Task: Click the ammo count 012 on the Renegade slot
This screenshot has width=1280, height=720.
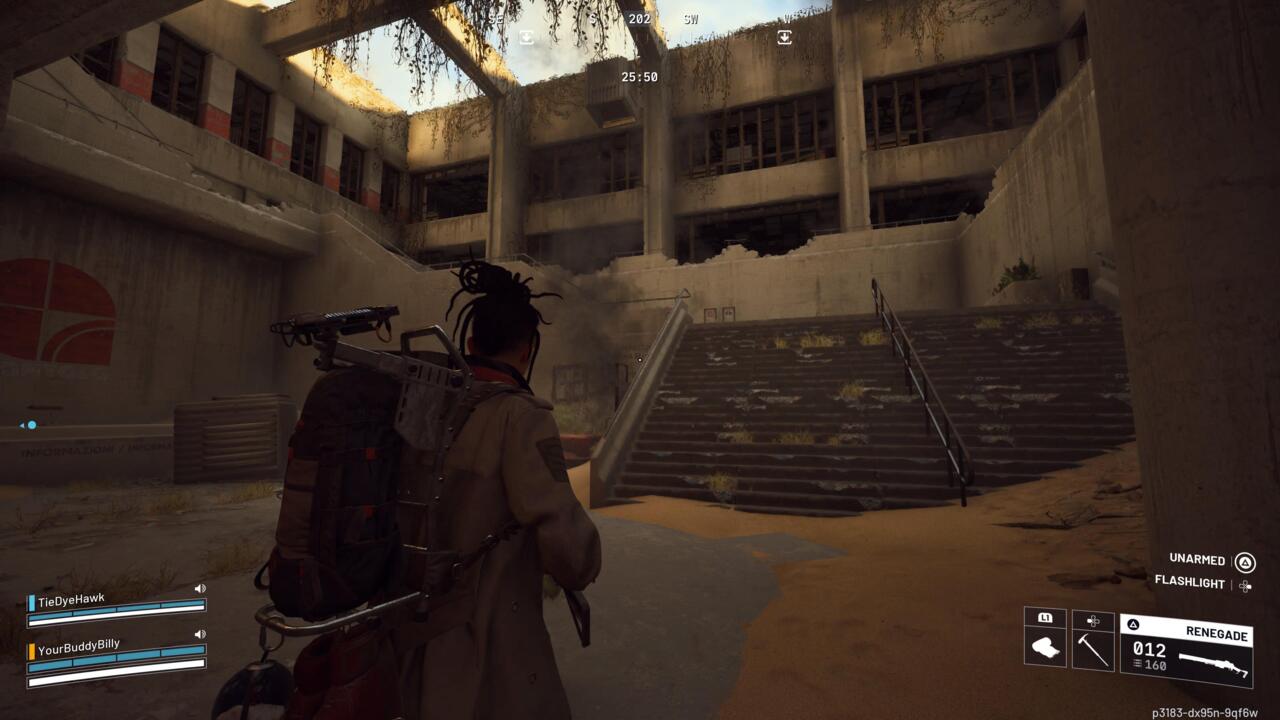Action: point(1149,649)
